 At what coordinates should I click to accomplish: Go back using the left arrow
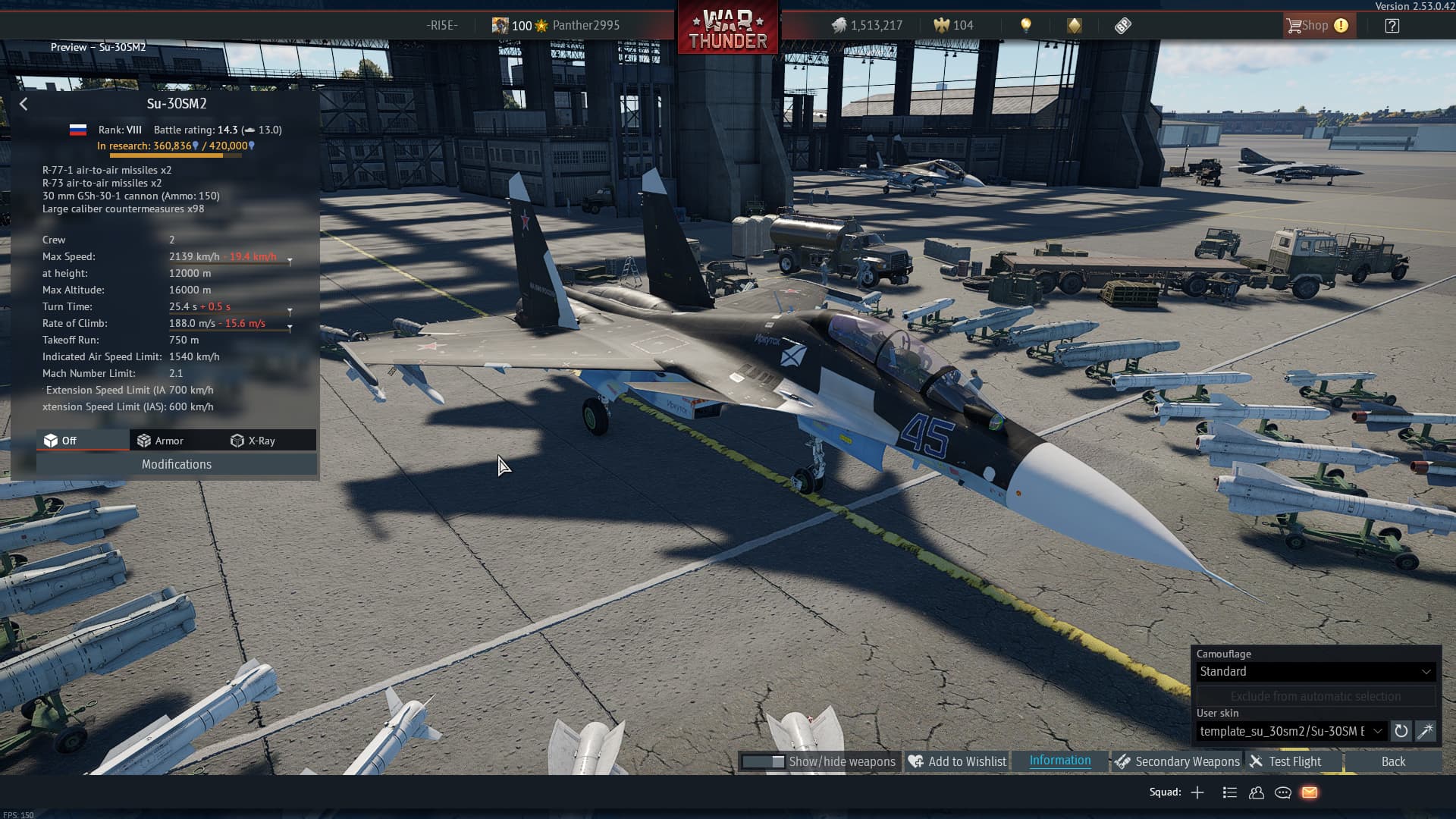pyautogui.click(x=24, y=104)
